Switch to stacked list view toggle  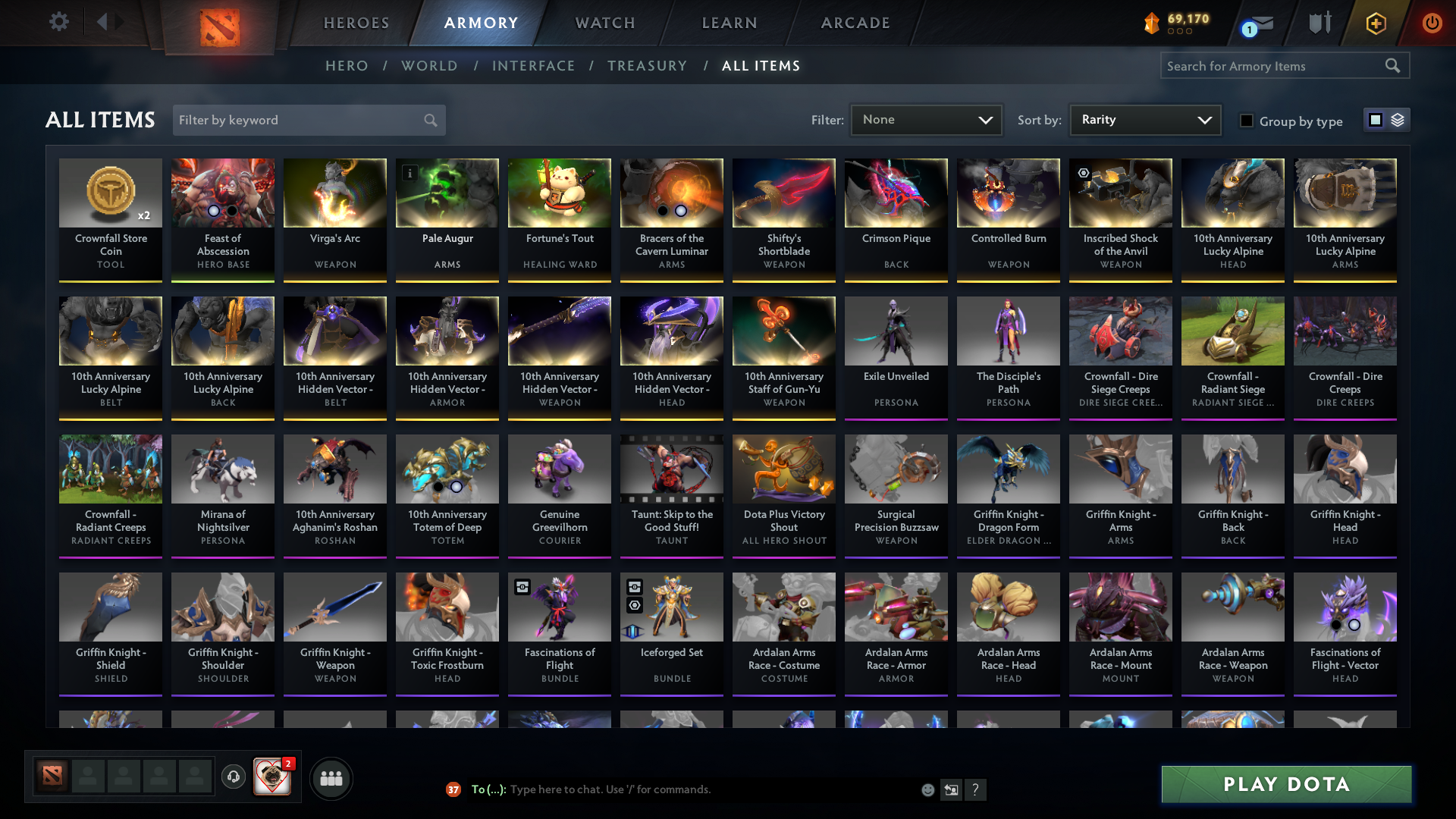1396,120
